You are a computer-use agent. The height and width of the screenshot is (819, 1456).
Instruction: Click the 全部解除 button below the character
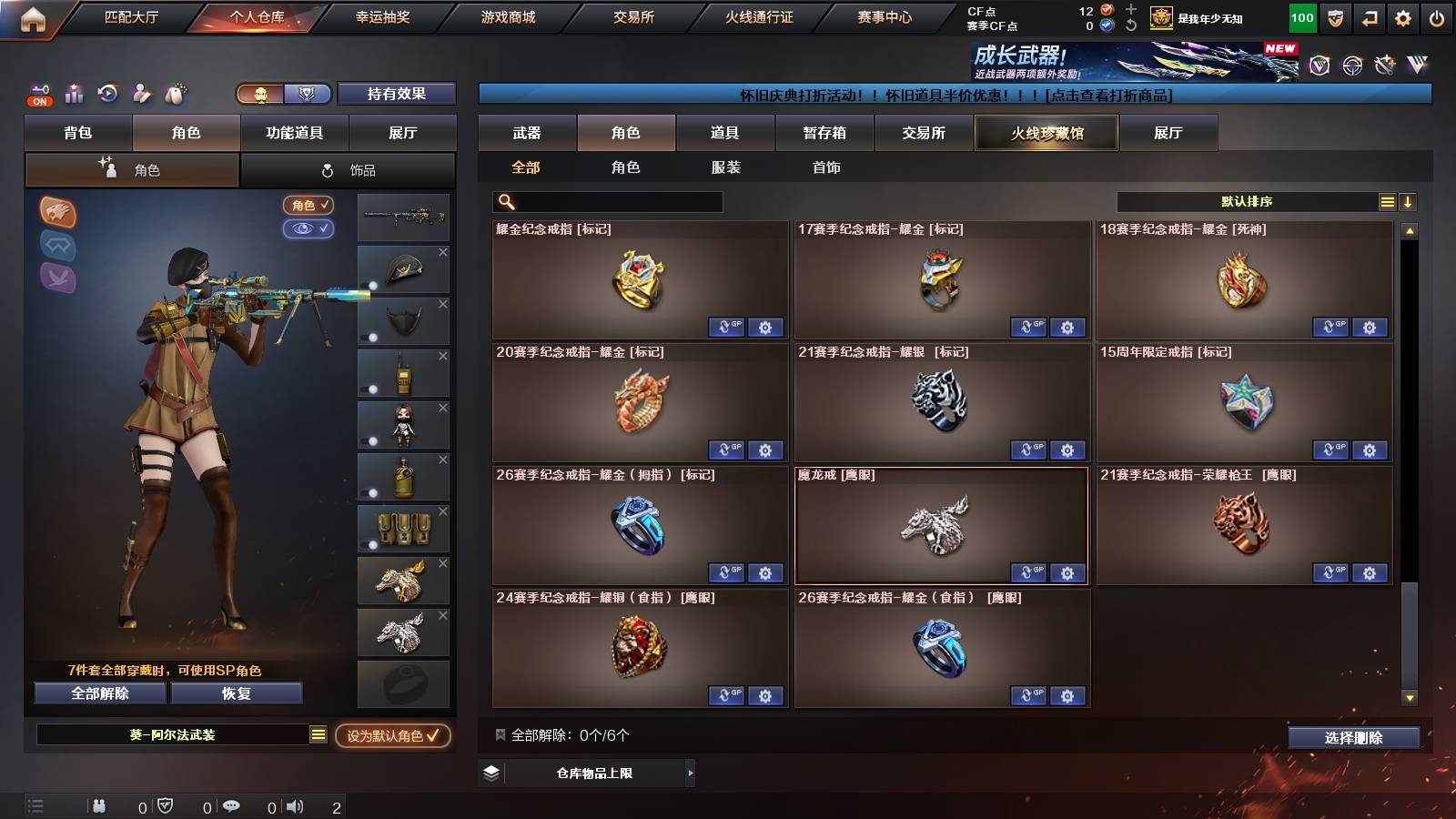click(x=99, y=693)
